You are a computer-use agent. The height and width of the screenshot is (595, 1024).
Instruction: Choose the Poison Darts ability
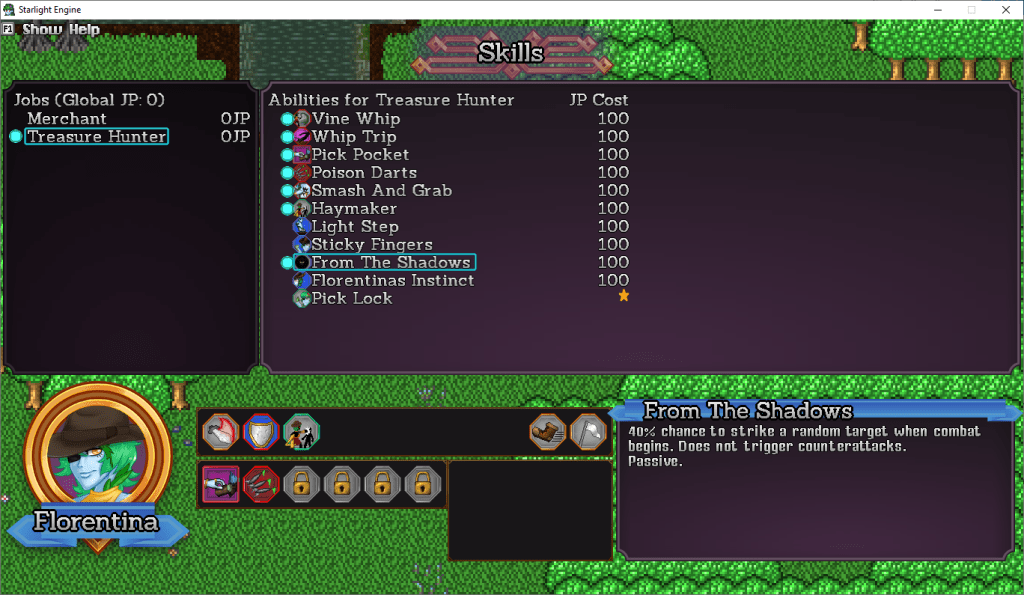coord(363,173)
